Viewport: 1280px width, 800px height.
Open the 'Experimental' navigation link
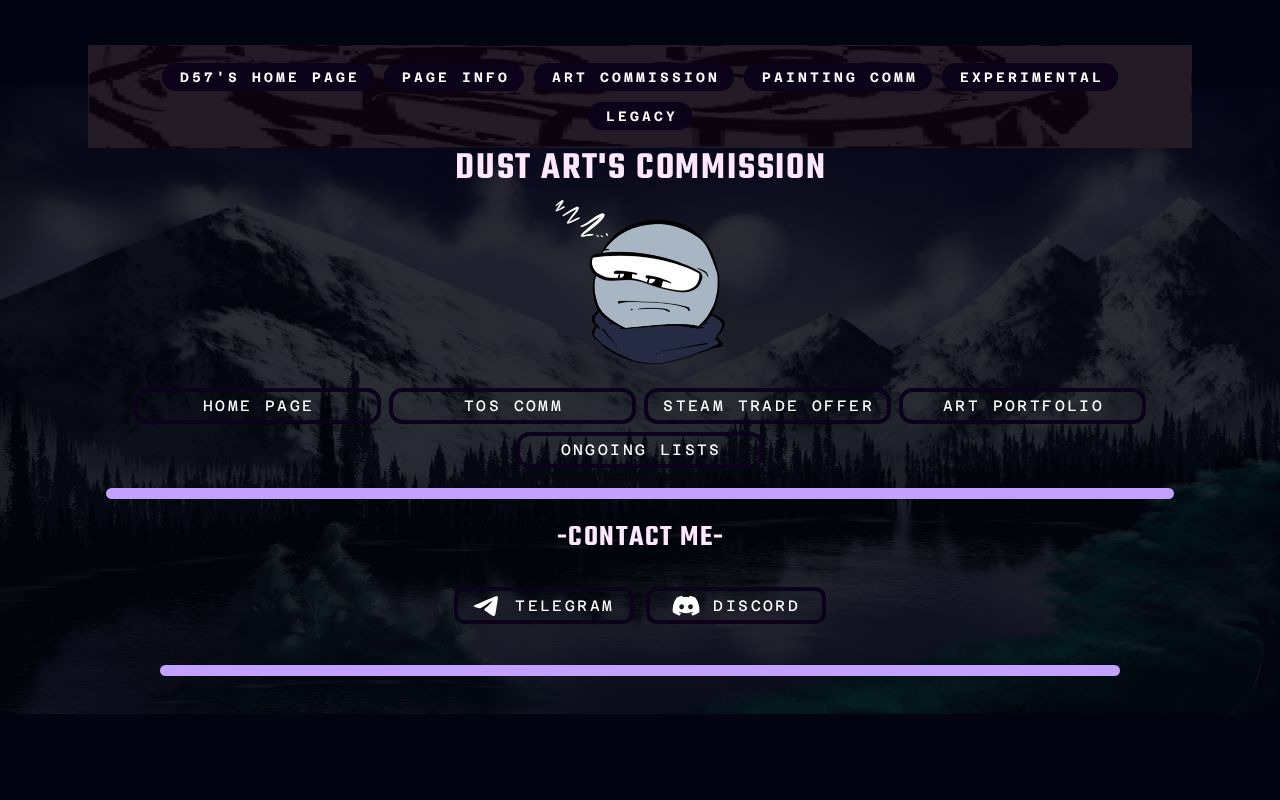click(1031, 77)
